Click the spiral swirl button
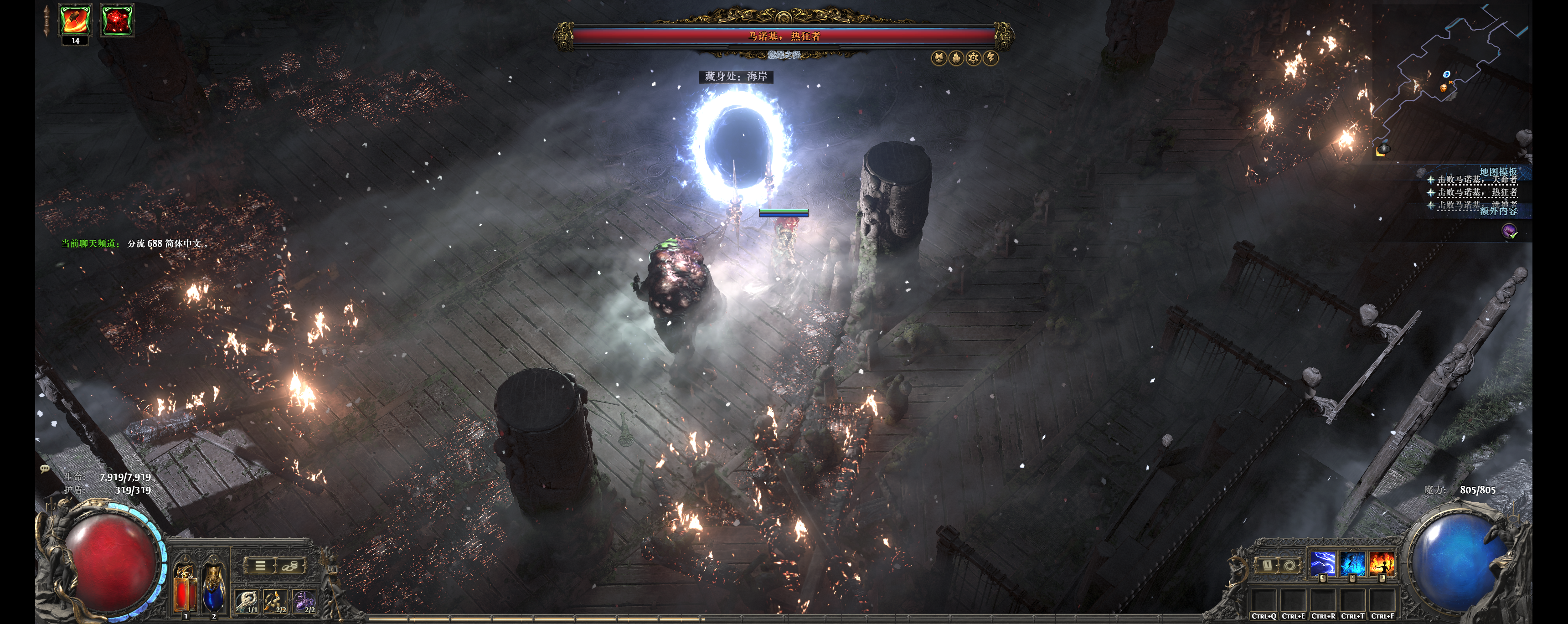This screenshot has height=624, width=1568. 1289,565
